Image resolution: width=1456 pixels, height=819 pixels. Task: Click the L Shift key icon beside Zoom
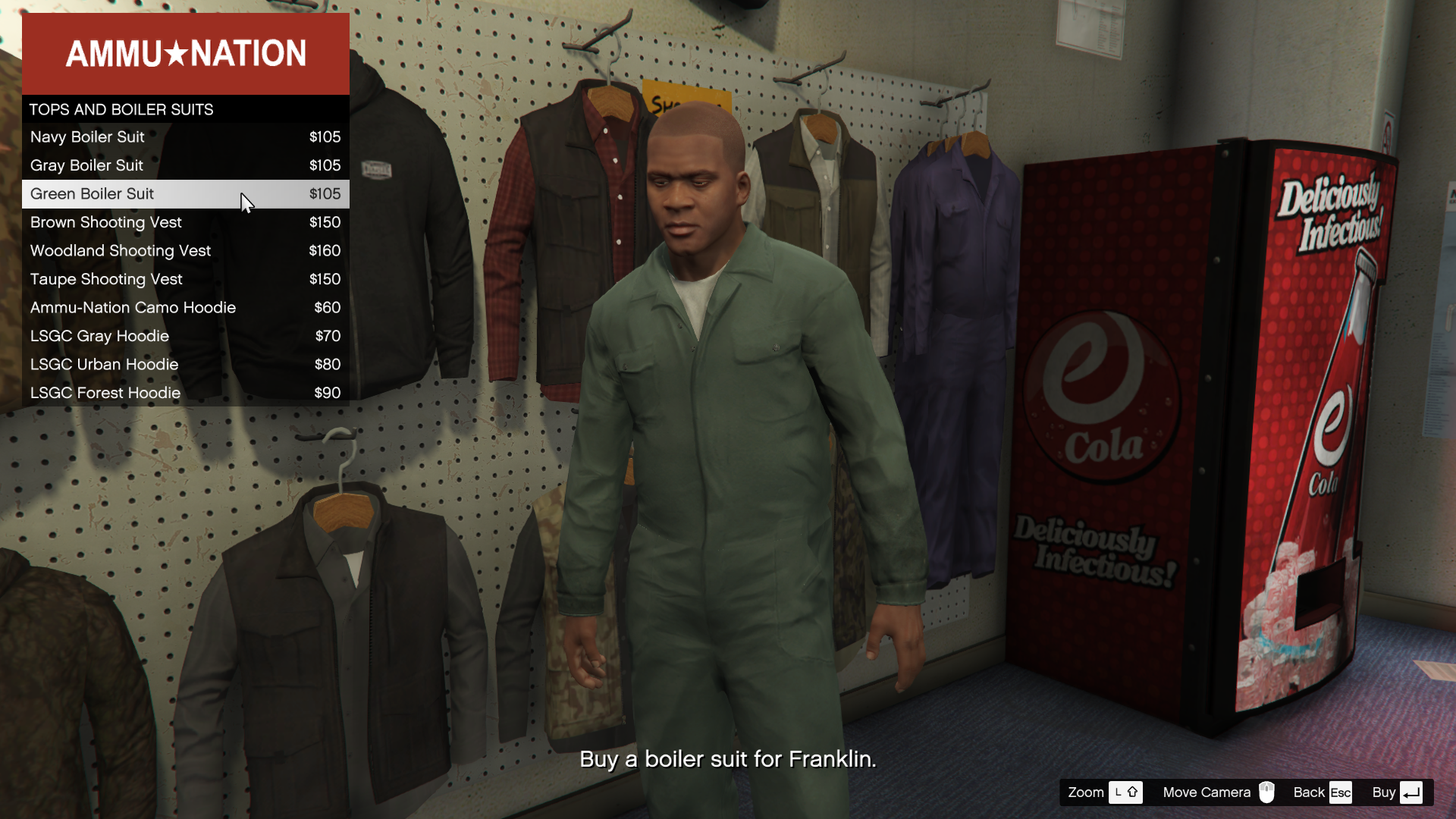point(1126,792)
